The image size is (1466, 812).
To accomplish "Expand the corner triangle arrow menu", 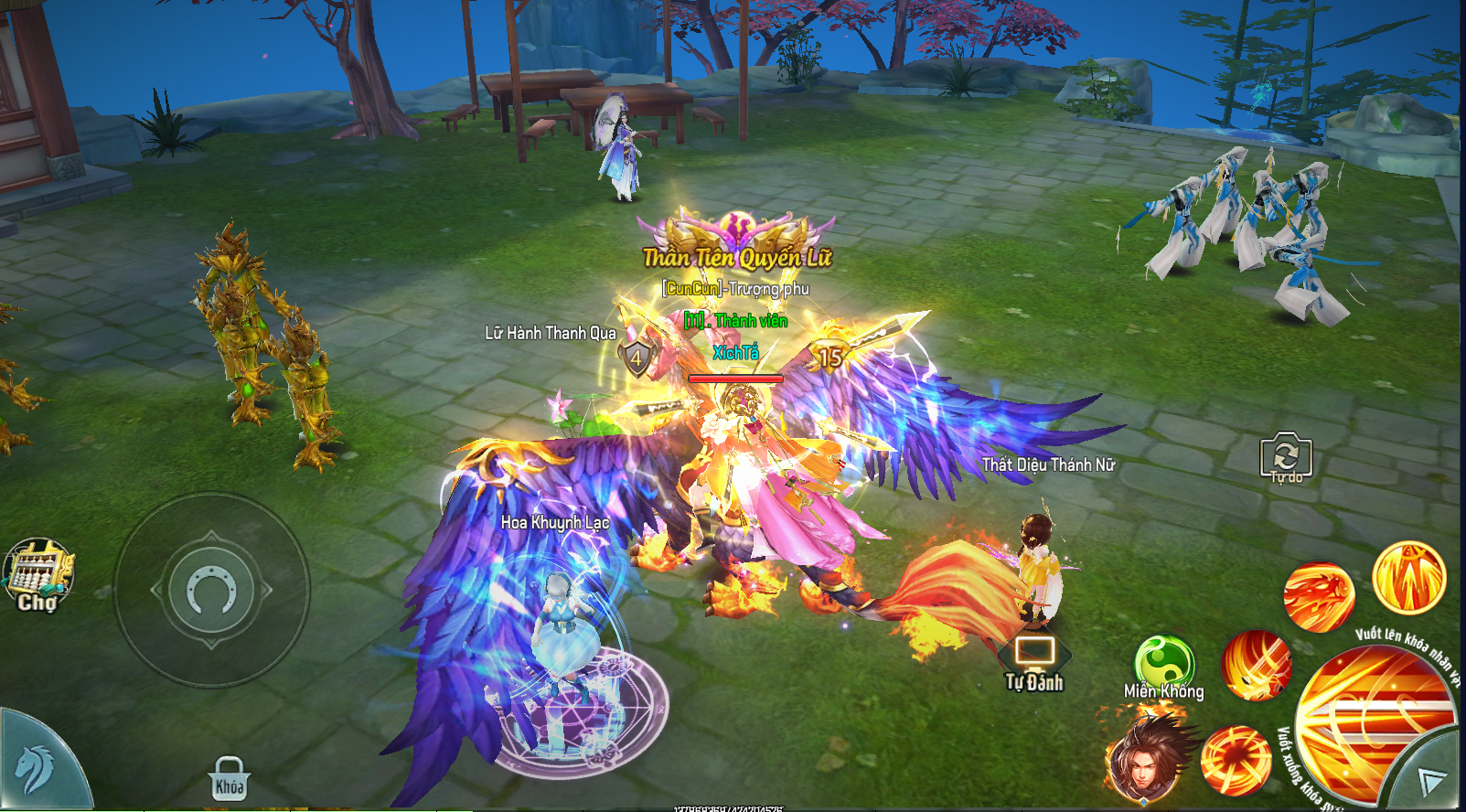I will 1431,780.
